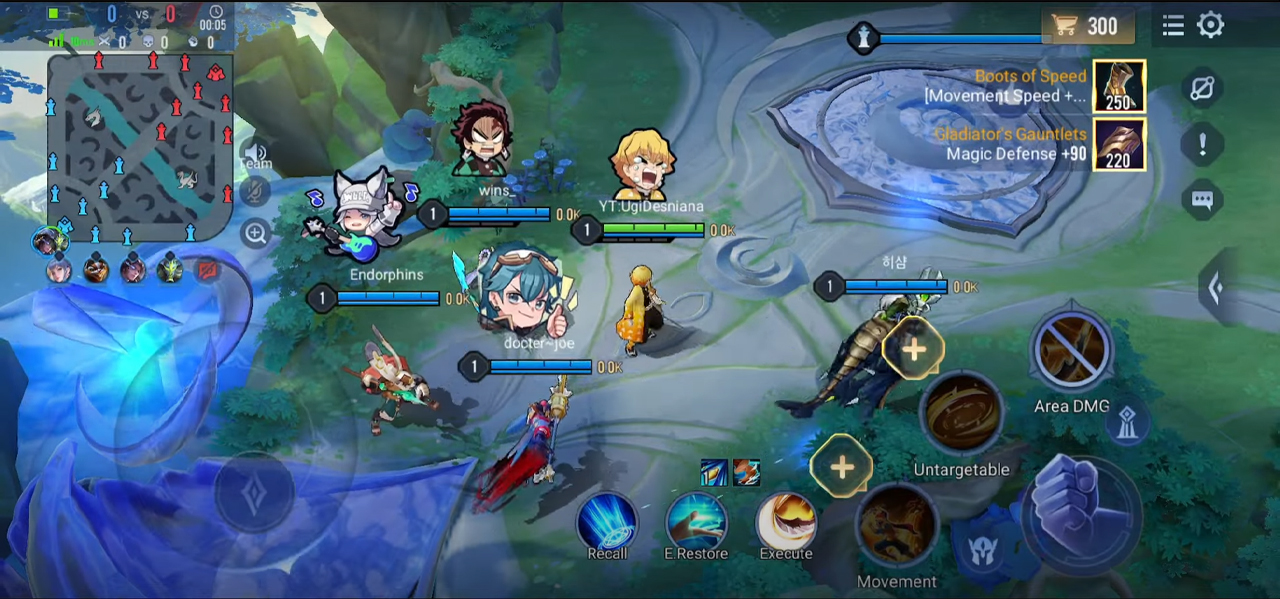
Task: Open the shop with the gold cart
Action: 1088,26
